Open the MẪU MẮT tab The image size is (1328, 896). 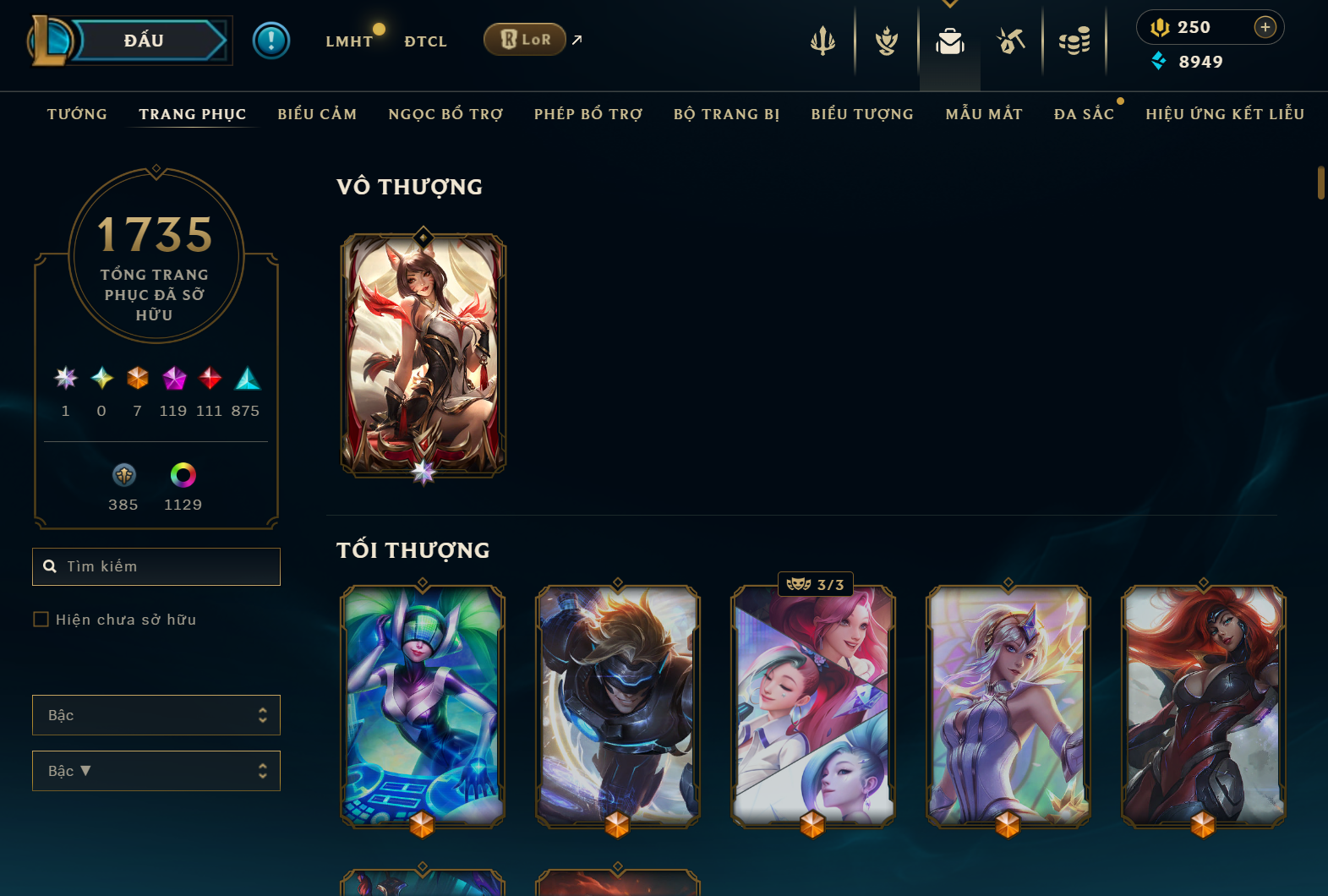click(x=983, y=113)
